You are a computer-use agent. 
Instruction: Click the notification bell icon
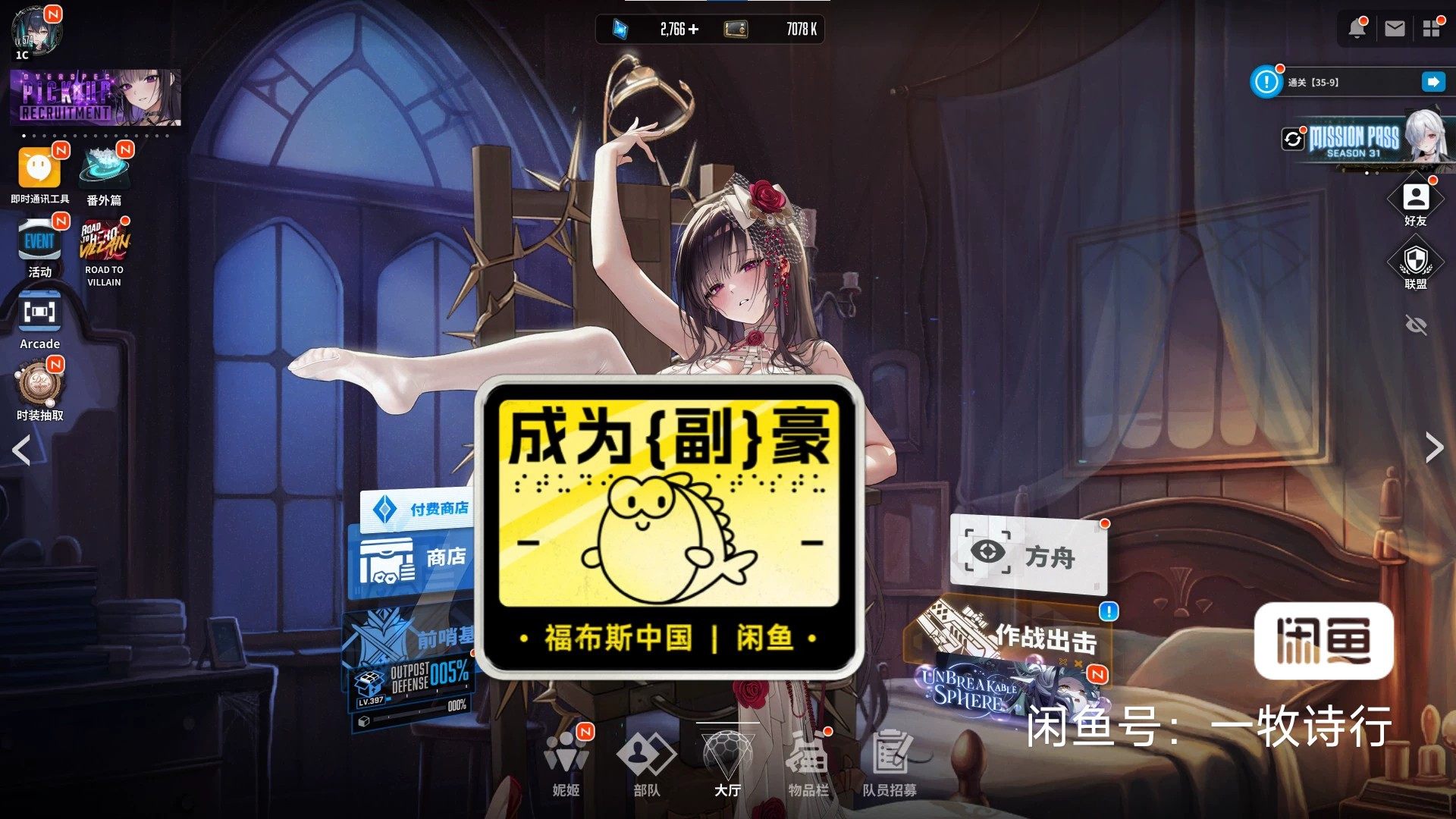[1357, 29]
